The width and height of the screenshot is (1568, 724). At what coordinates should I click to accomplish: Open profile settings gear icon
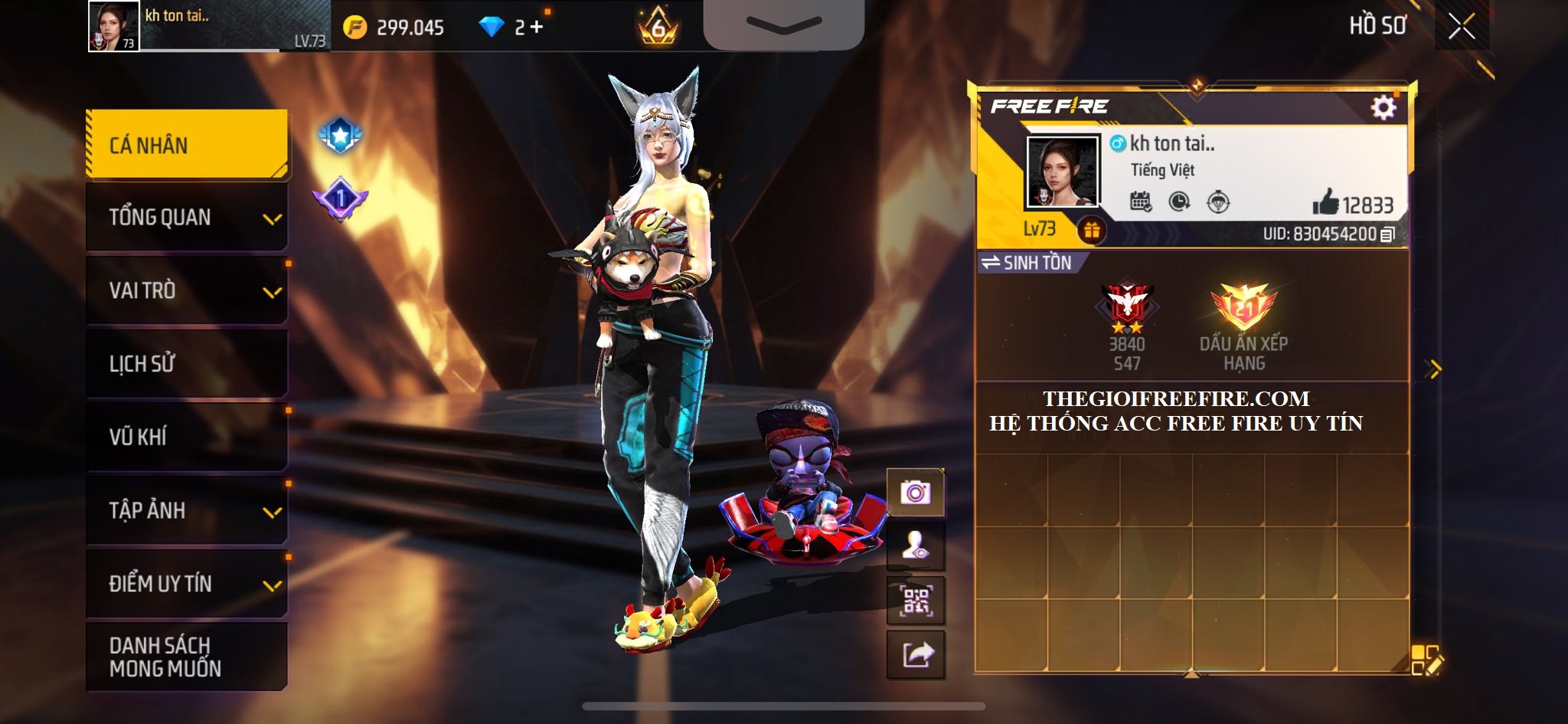(x=1383, y=107)
